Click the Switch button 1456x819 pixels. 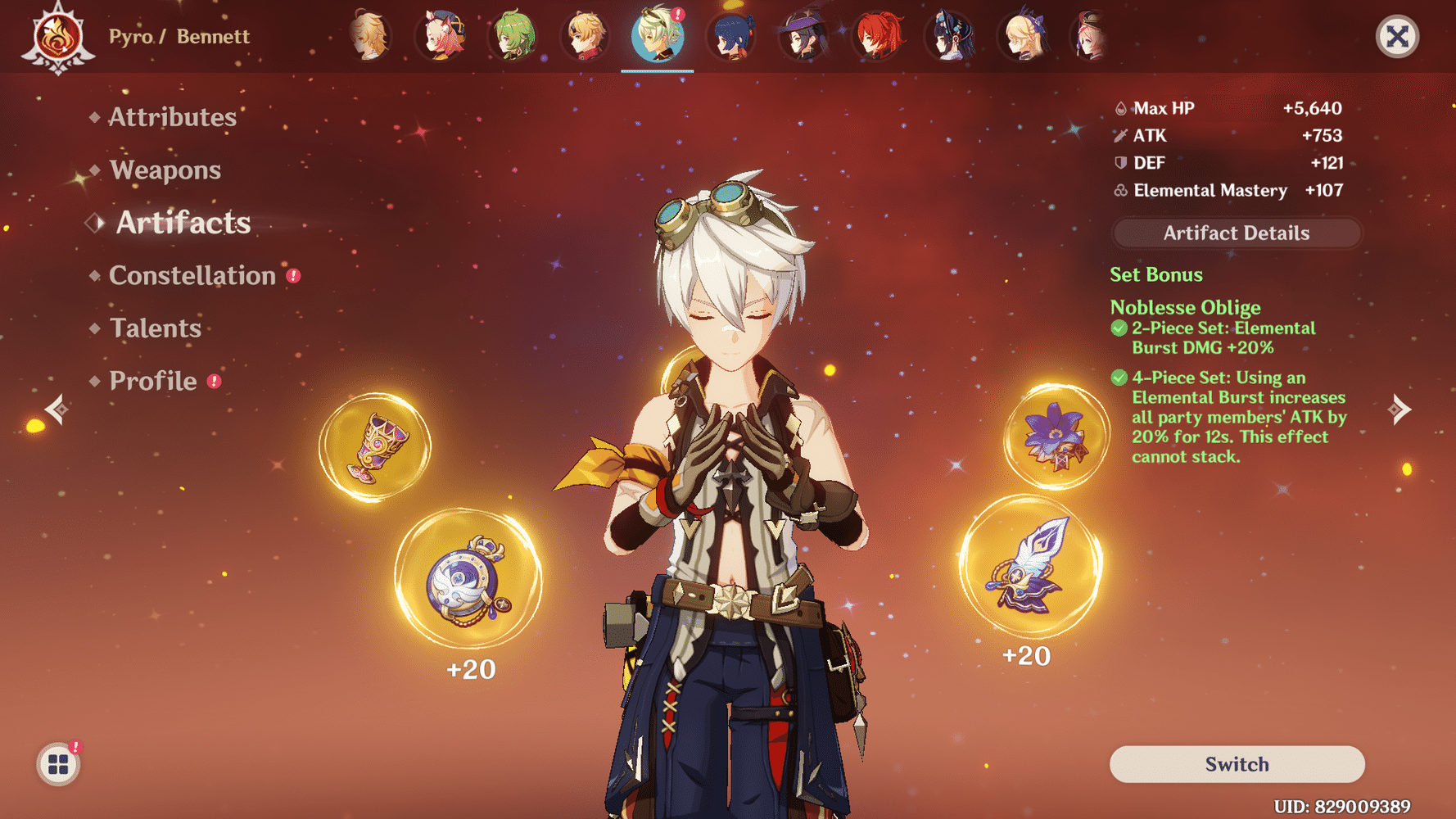click(x=1237, y=764)
